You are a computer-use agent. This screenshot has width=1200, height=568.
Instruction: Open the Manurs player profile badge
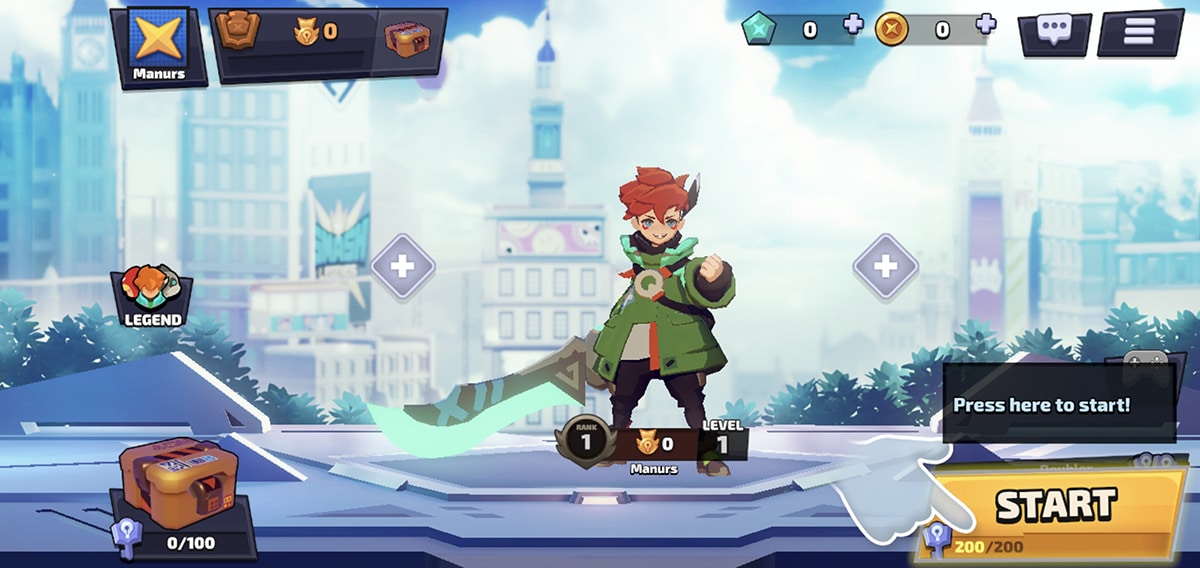pos(159,44)
